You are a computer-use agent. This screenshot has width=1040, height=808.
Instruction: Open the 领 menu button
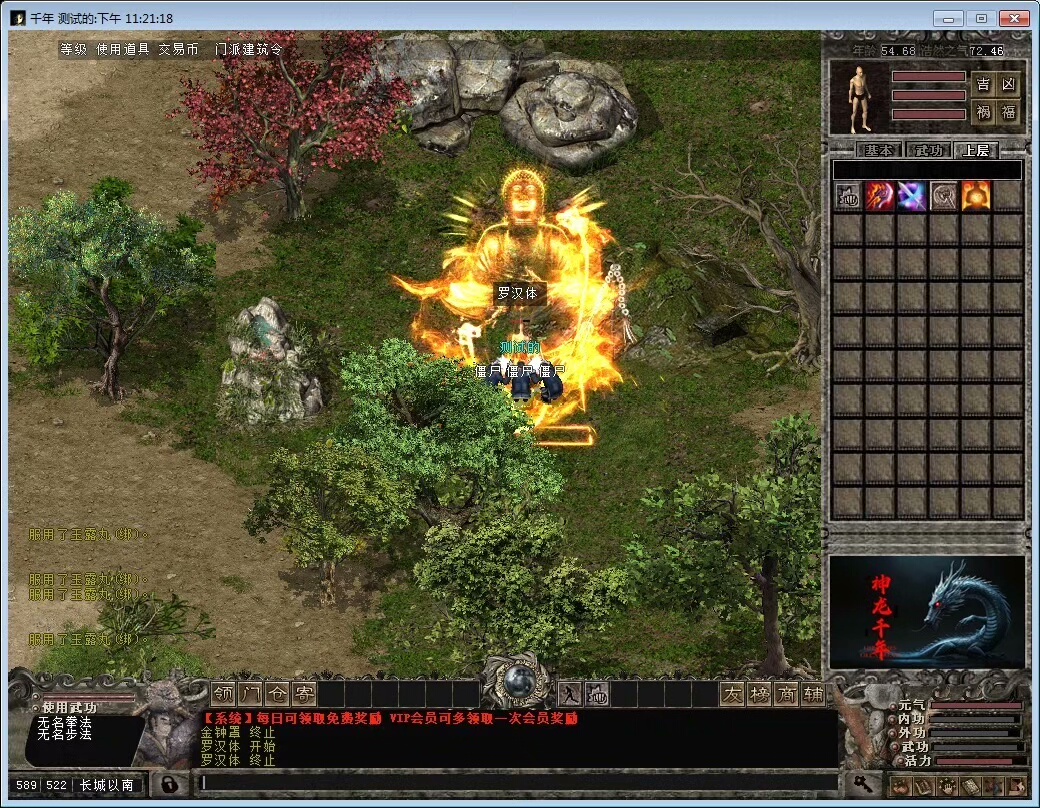(x=223, y=693)
